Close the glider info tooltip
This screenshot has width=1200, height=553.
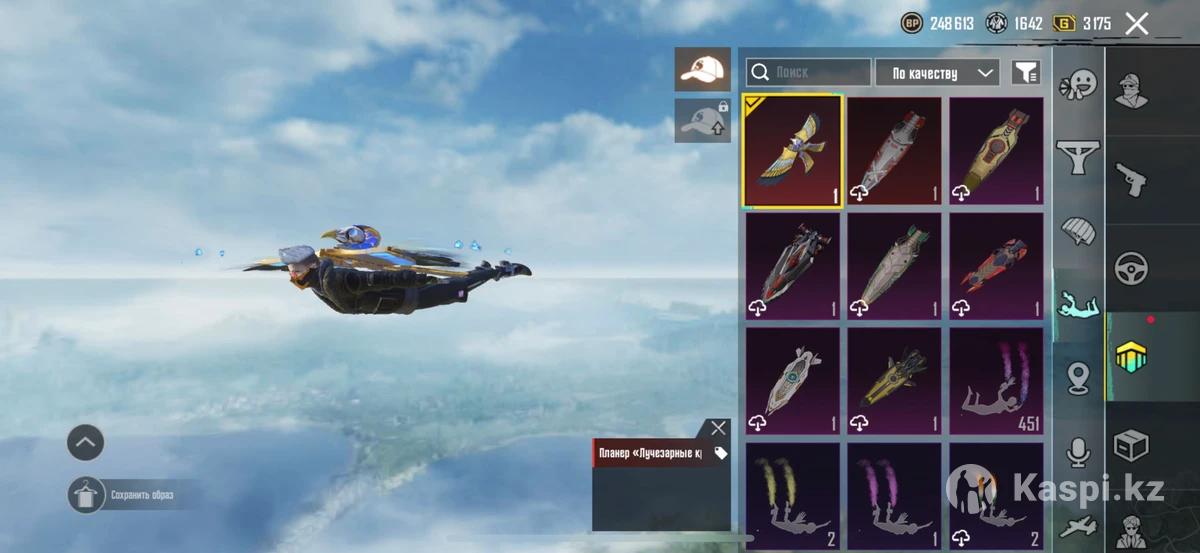click(718, 428)
